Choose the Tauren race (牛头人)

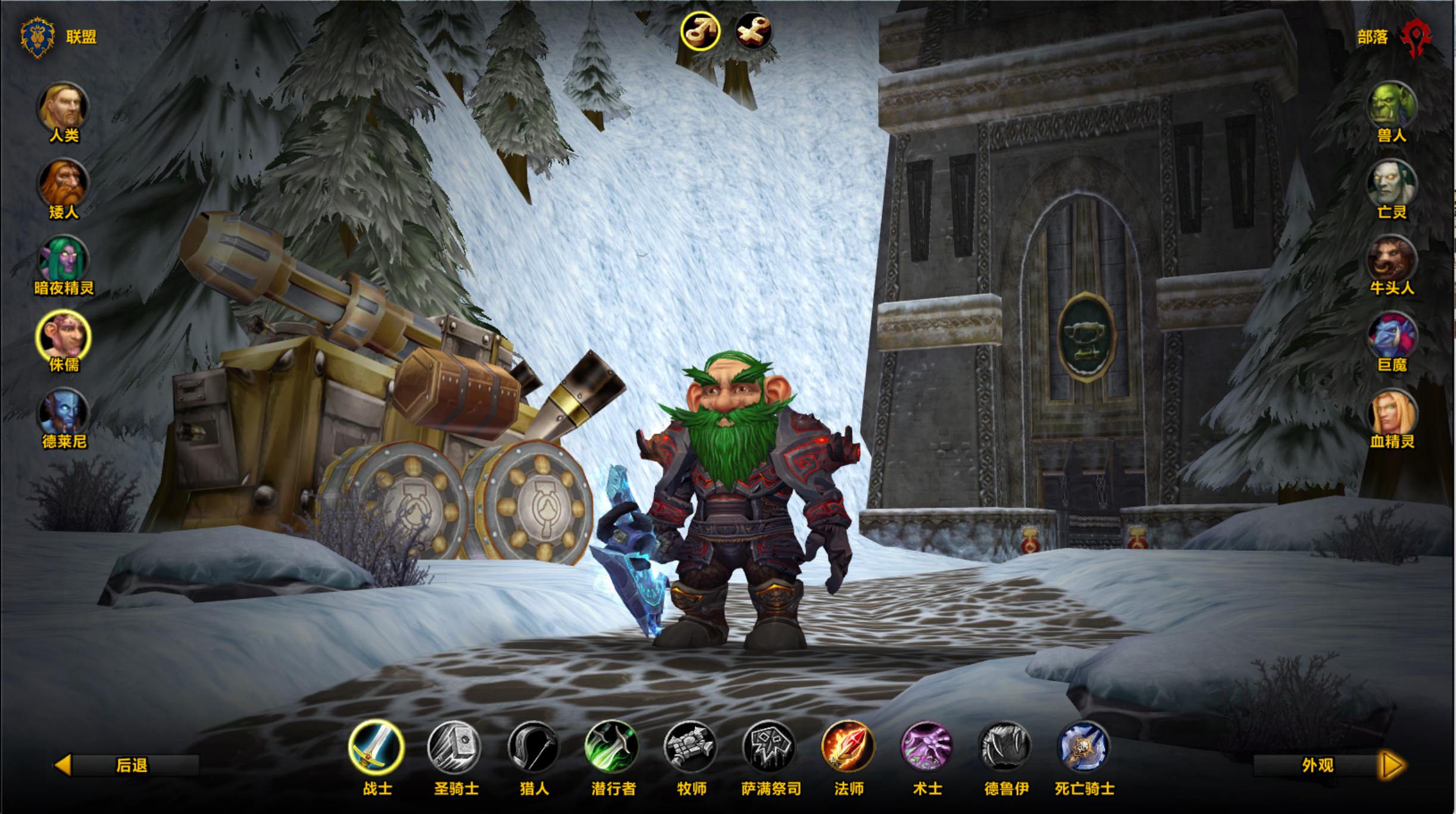pos(1392,260)
